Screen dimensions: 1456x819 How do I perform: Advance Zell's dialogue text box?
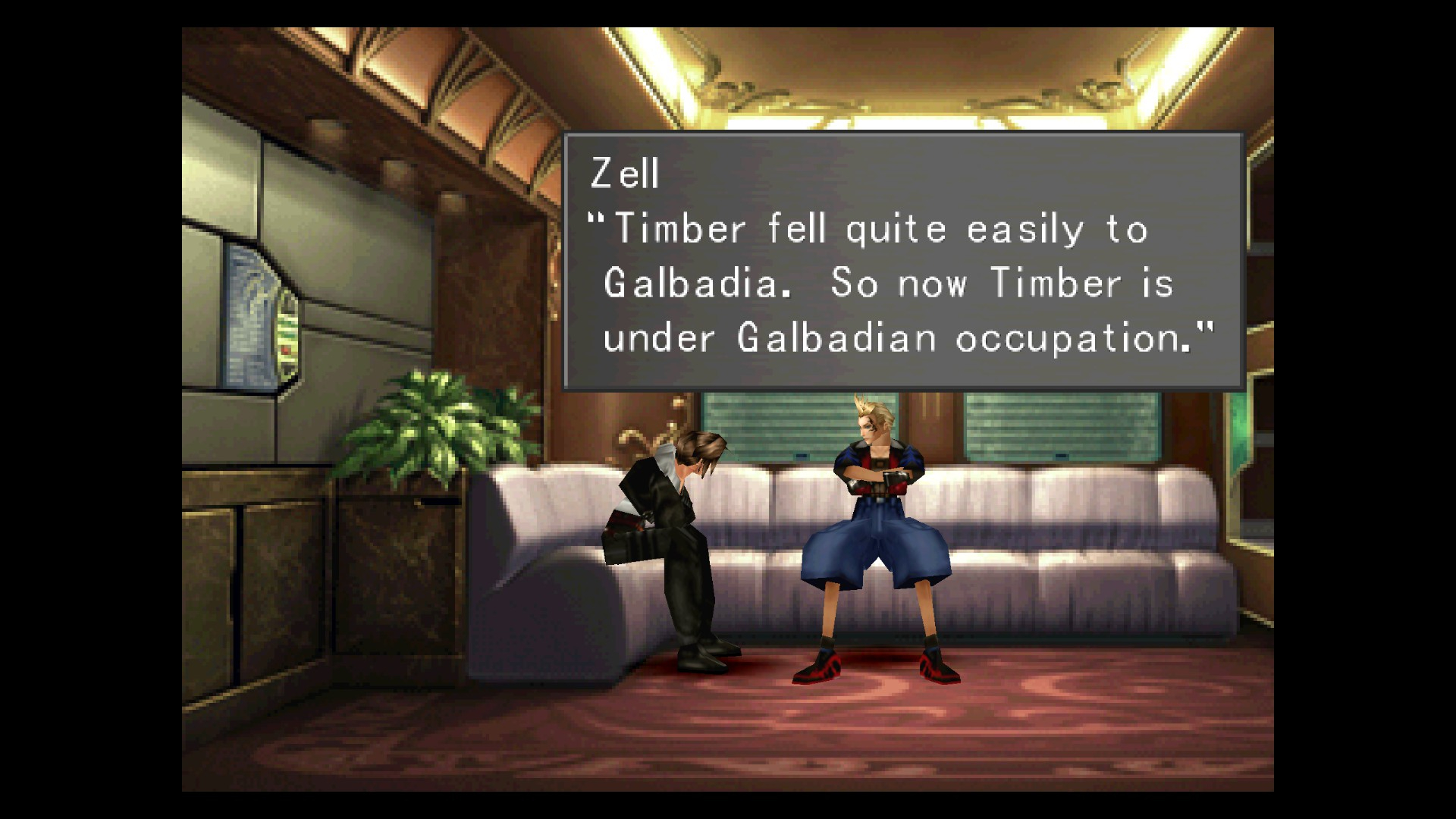point(902,262)
